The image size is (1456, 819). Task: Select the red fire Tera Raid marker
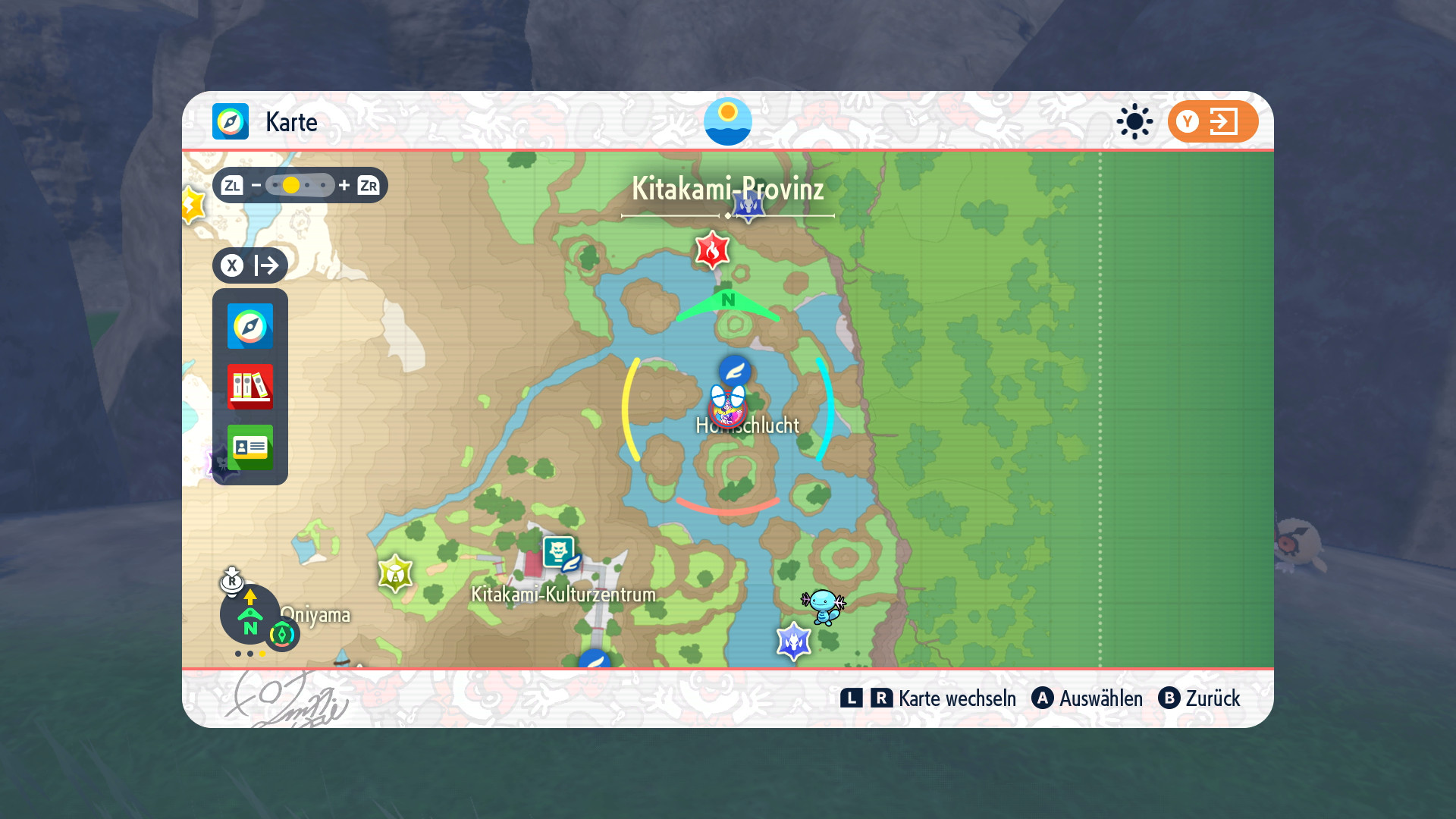coord(712,249)
